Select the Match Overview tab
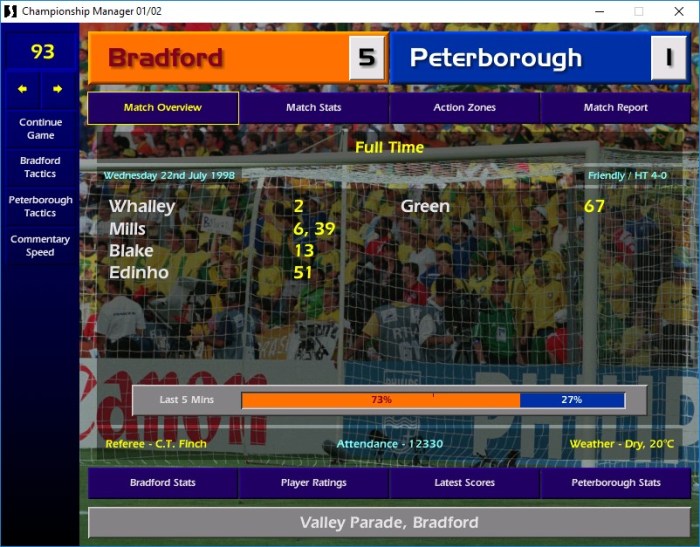 [x=163, y=108]
